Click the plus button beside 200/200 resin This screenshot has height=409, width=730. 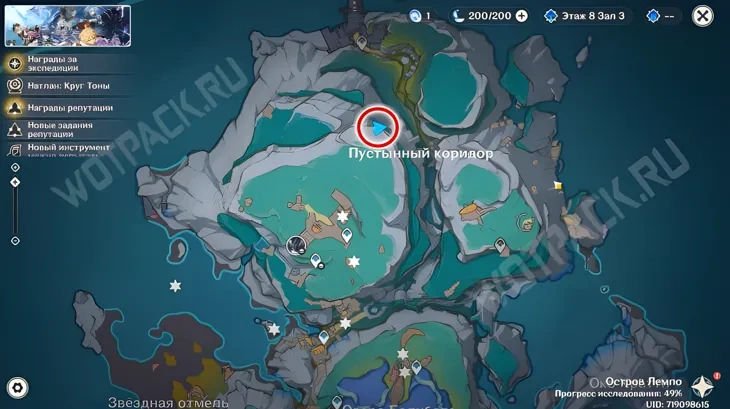click(521, 16)
